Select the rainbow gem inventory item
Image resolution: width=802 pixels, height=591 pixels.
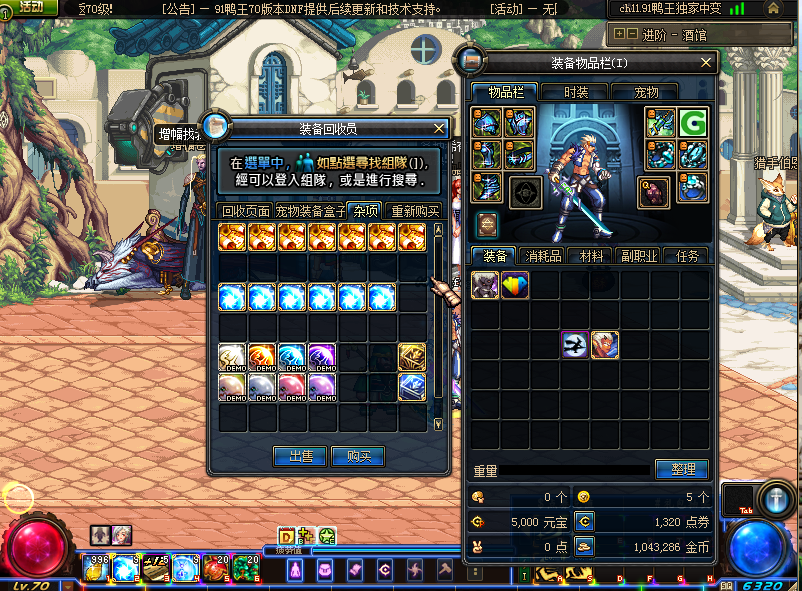pos(515,285)
